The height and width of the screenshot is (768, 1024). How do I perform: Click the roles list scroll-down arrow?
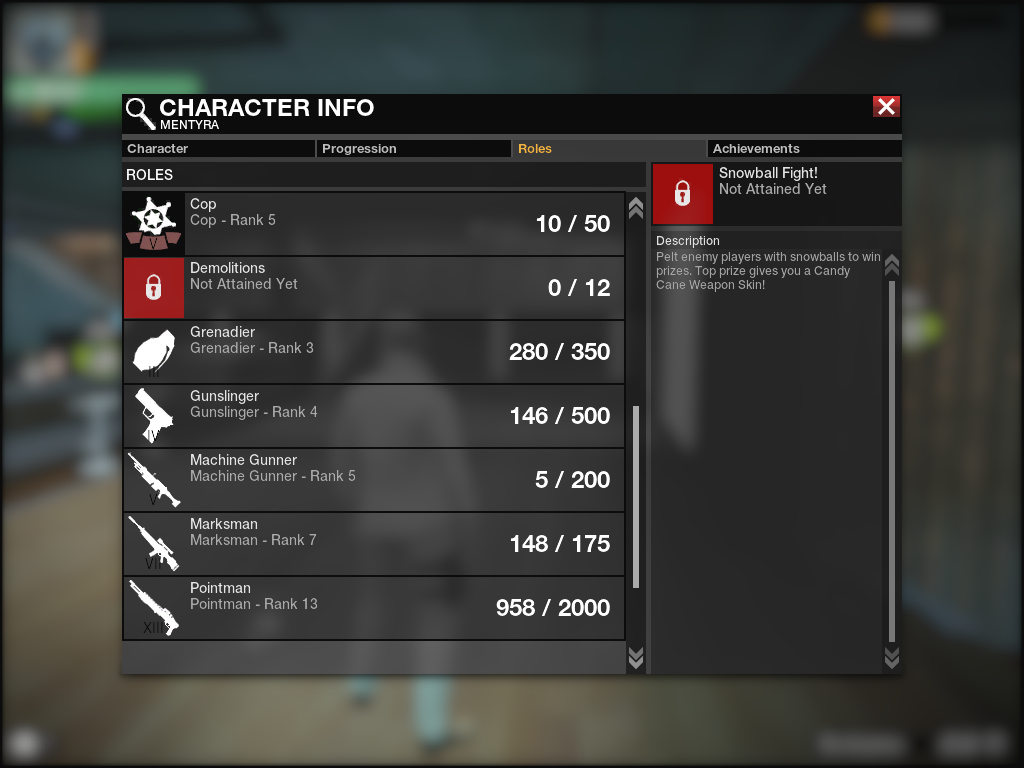635,657
